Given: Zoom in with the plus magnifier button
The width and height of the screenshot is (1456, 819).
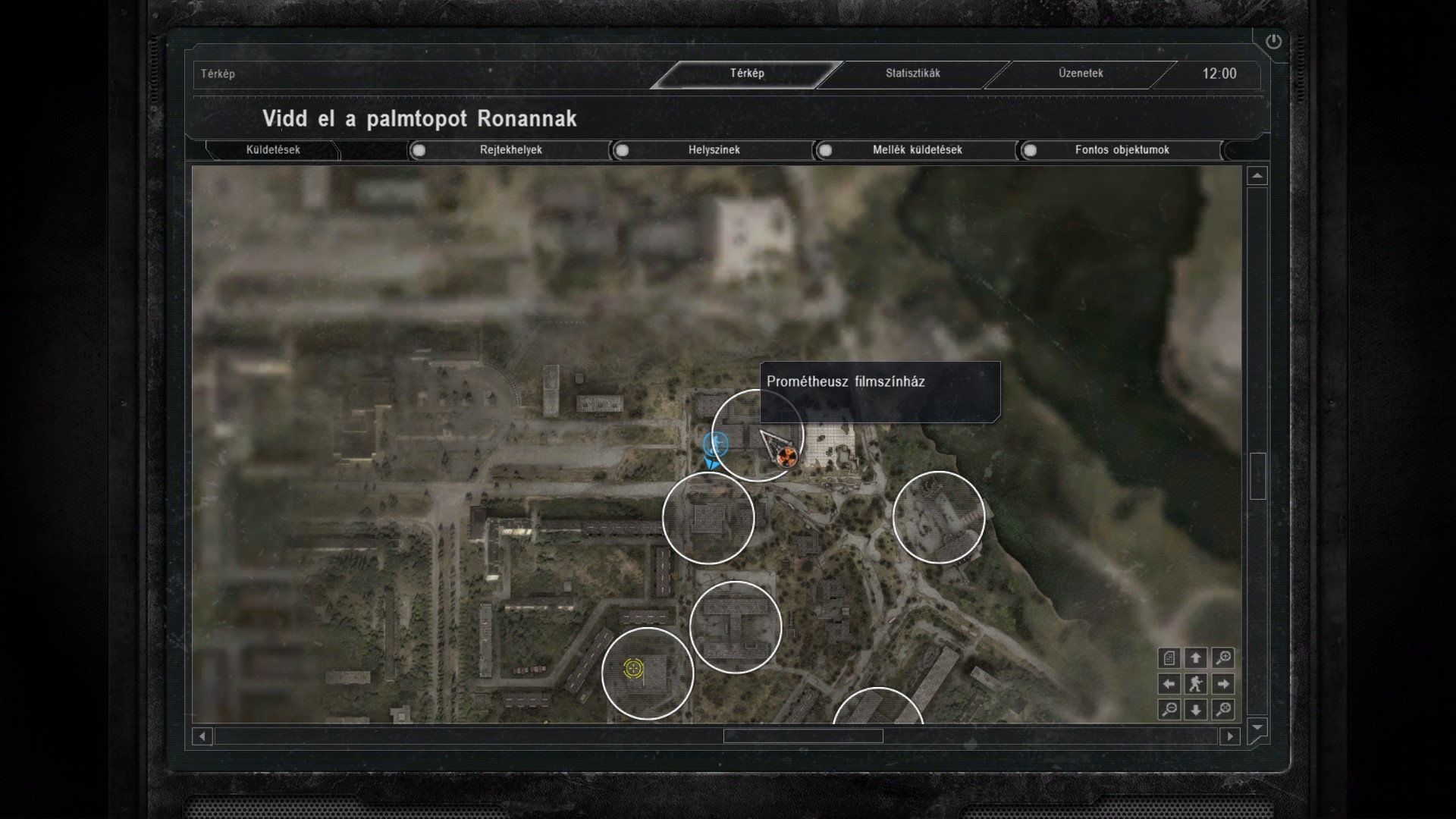Looking at the screenshot, I should [1222, 658].
